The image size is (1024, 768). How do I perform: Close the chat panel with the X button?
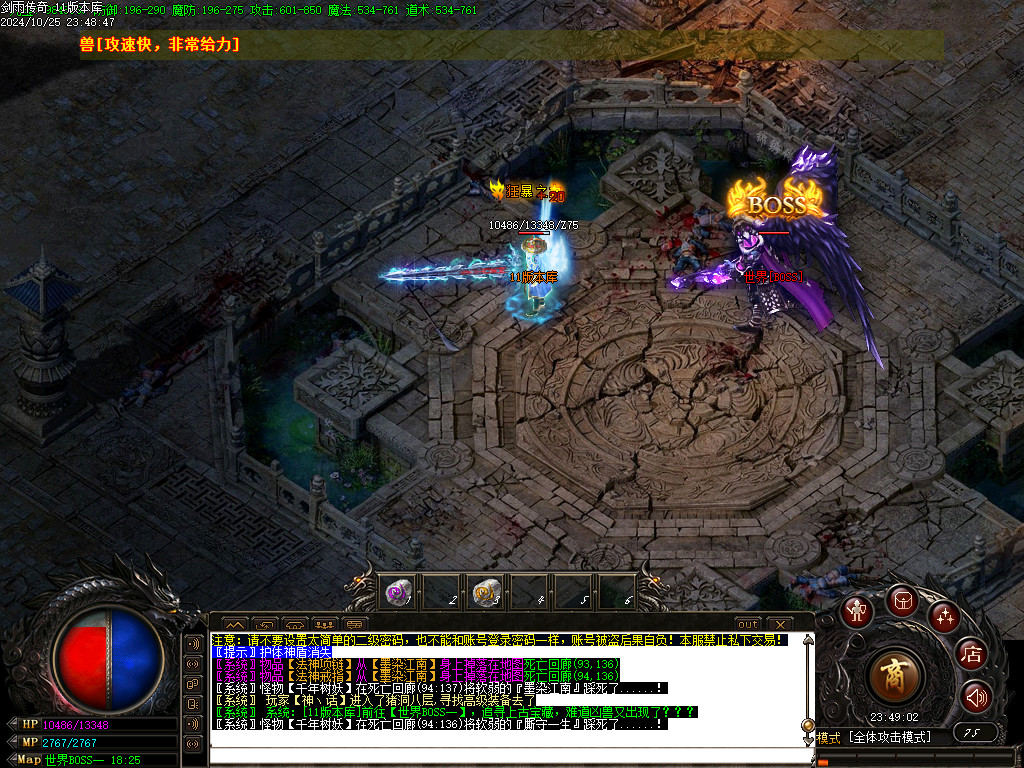pyautogui.click(x=778, y=624)
